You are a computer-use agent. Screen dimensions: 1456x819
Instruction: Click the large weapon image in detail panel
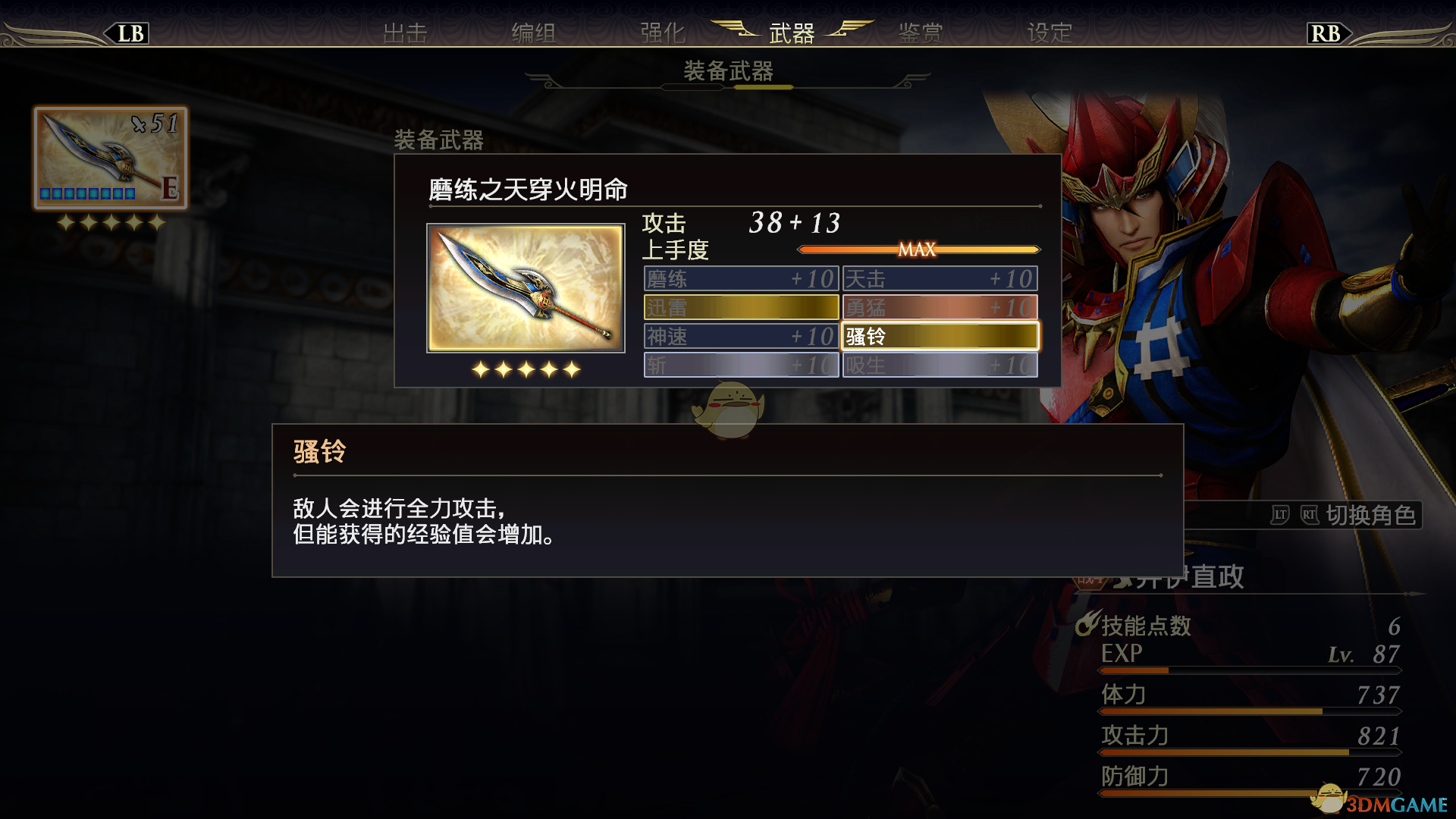click(x=526, y=288)
